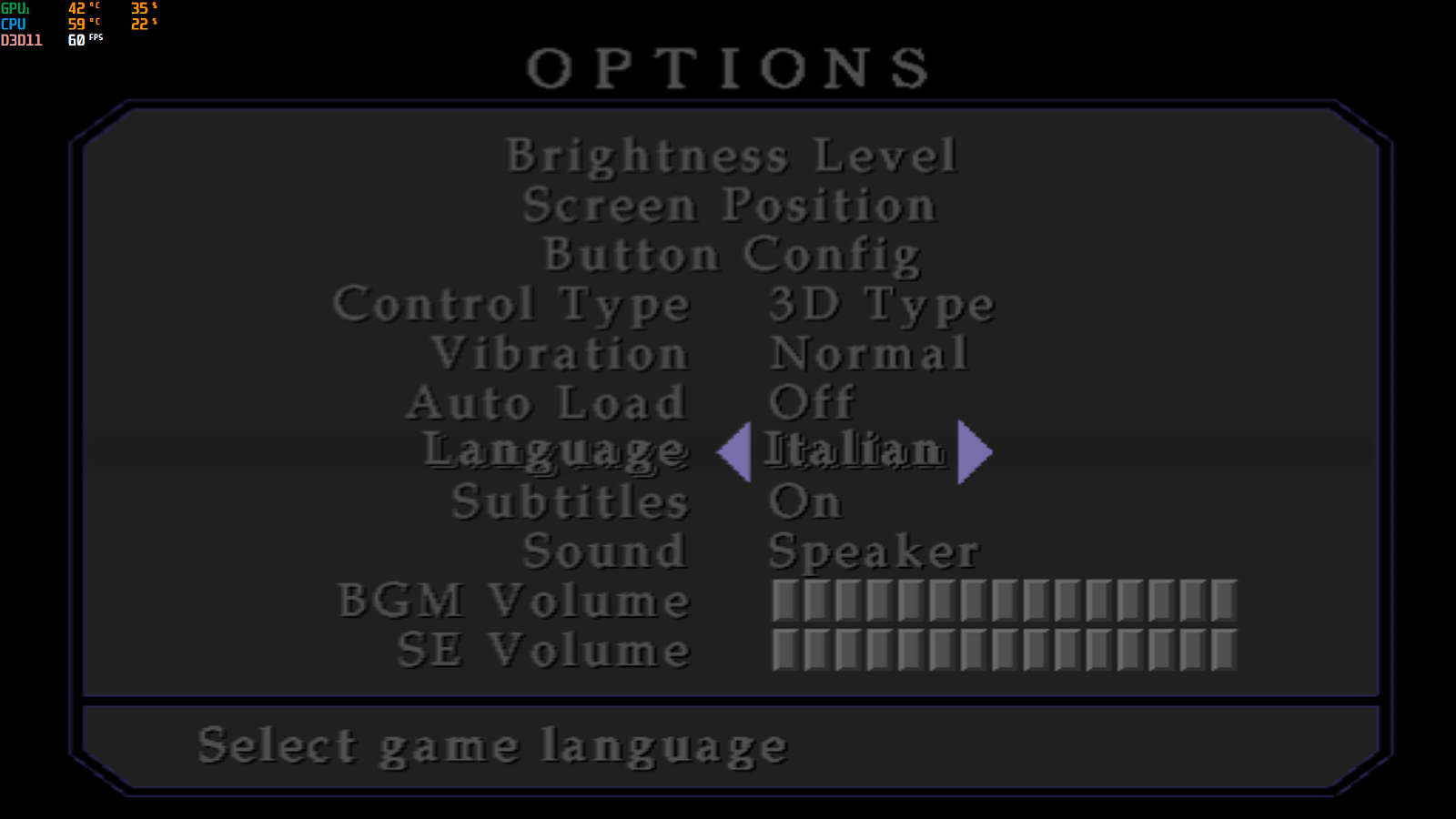Open the Language value selector showing Italian
1456x819 pixels.
(x=854, y=450)
